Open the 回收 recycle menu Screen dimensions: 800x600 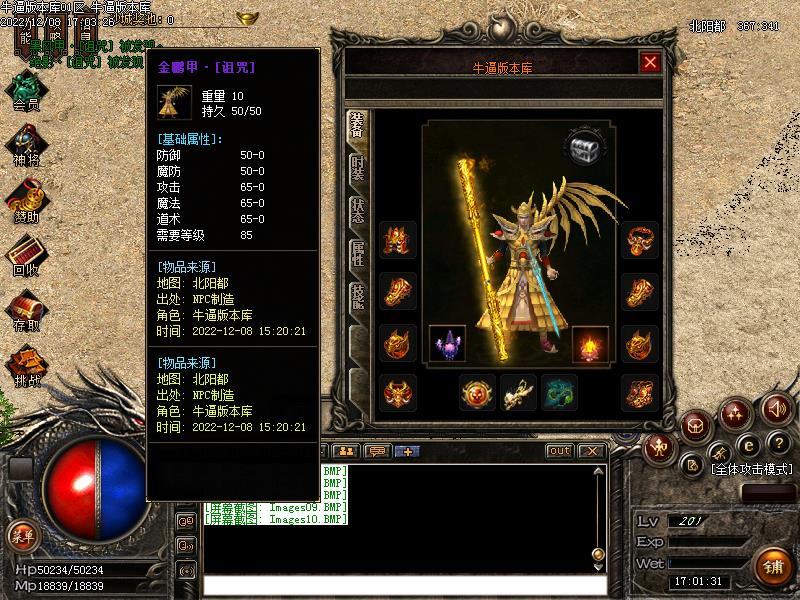pos(26,255)
